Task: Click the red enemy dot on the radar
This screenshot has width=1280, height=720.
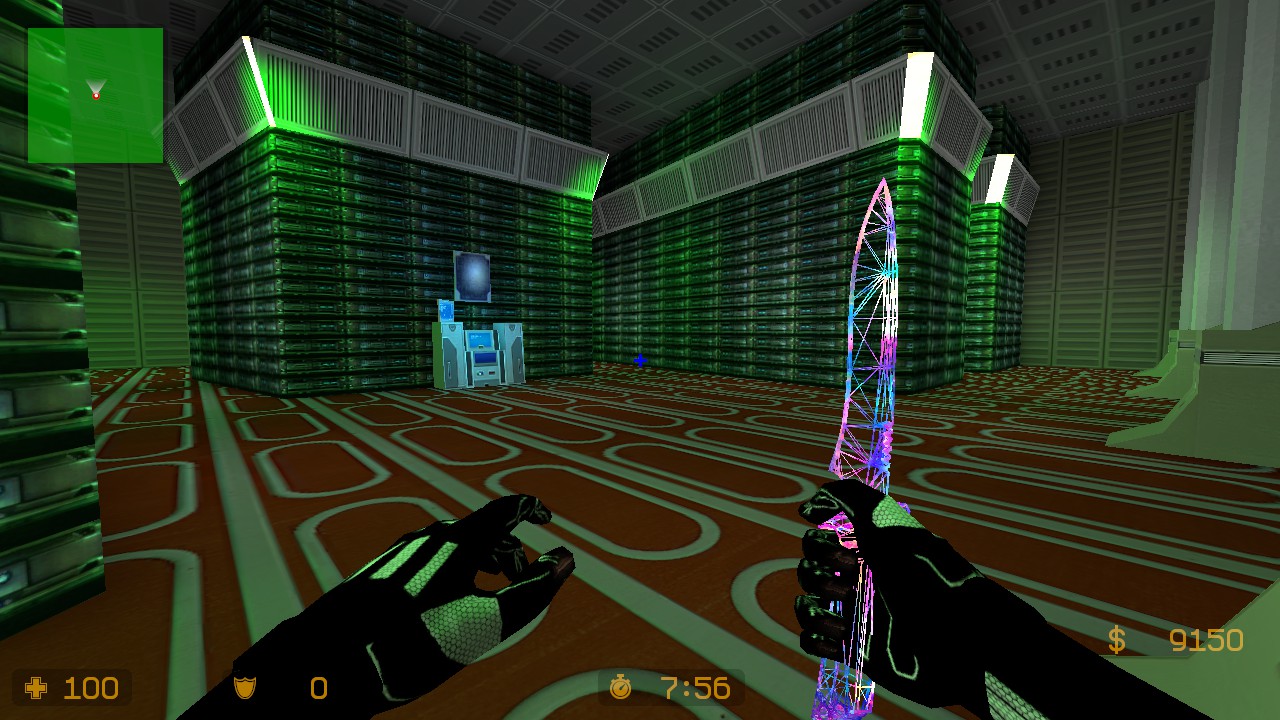Action: click(x=97, y=95)
